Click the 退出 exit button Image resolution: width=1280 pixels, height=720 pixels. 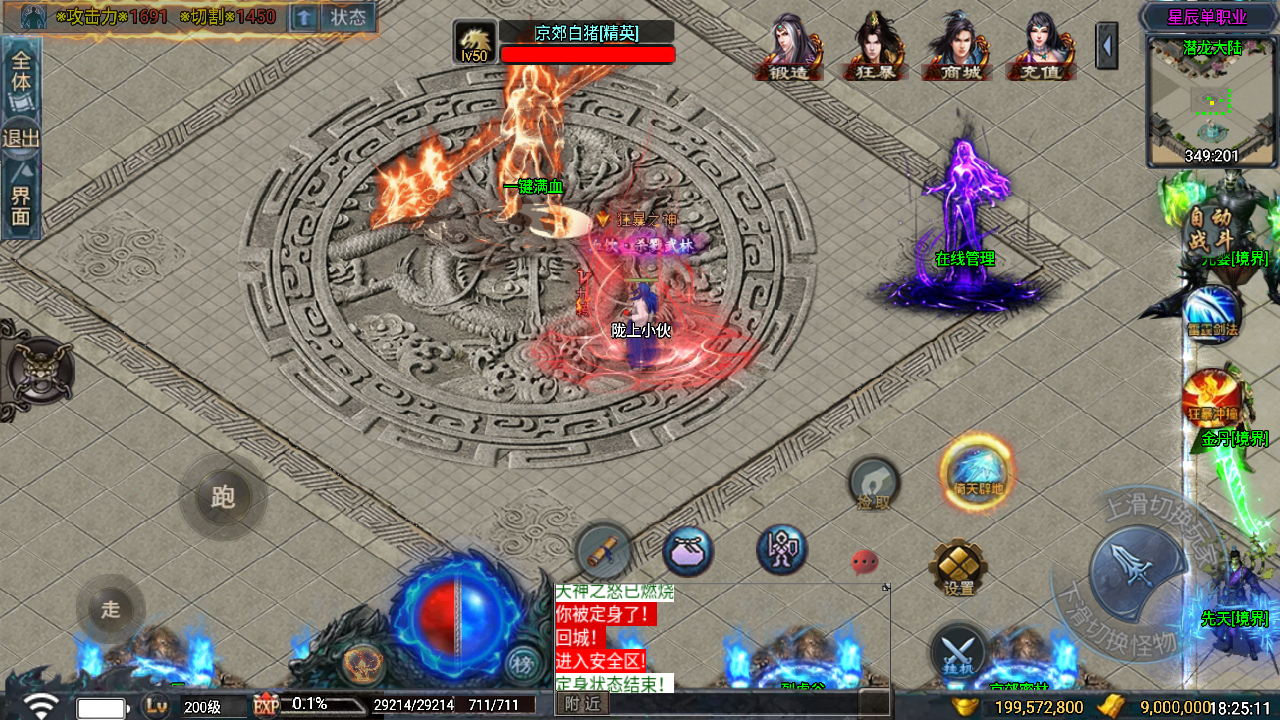[21, 137]
